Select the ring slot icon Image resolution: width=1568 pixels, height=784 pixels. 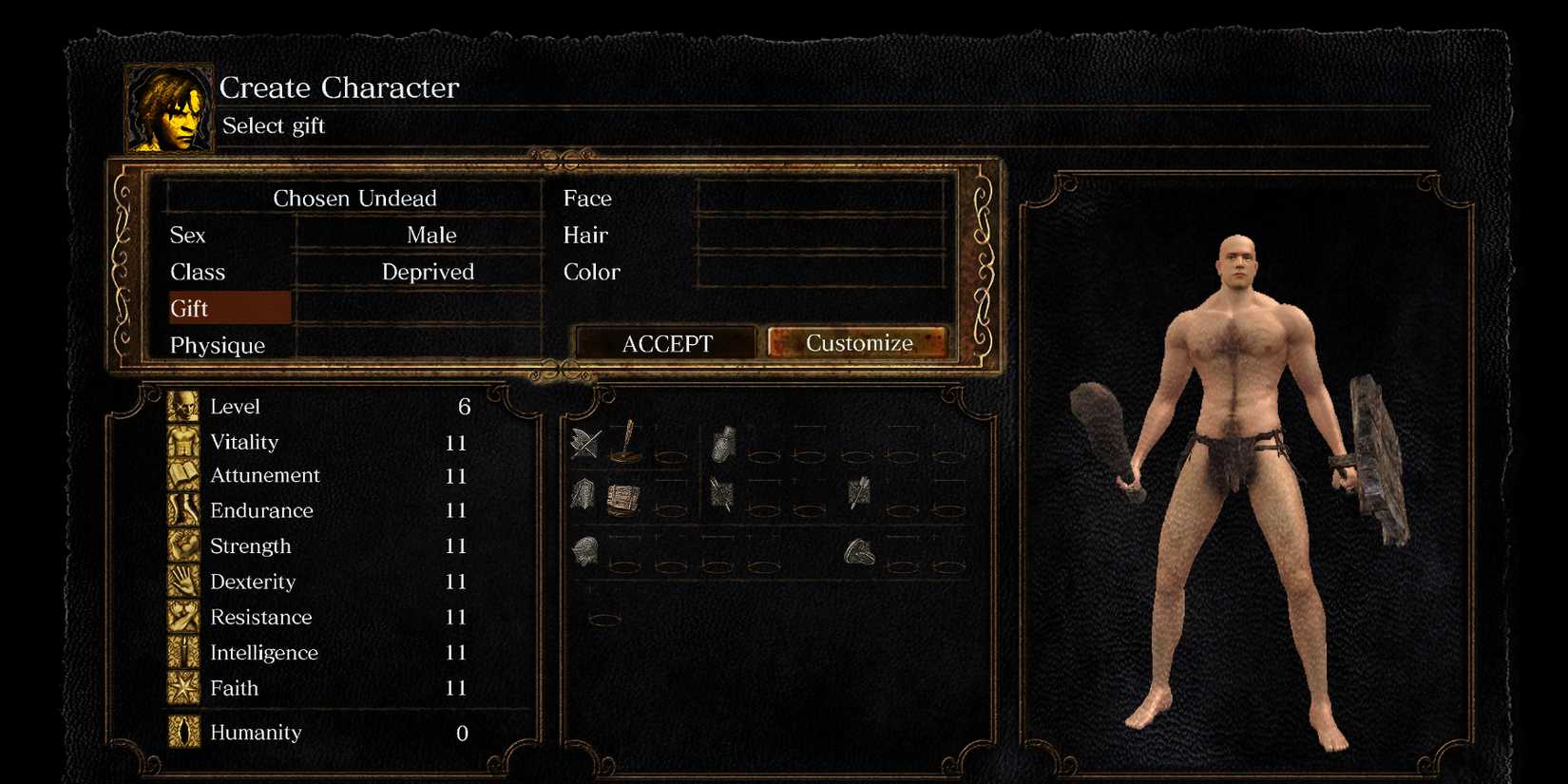[857, 549]
